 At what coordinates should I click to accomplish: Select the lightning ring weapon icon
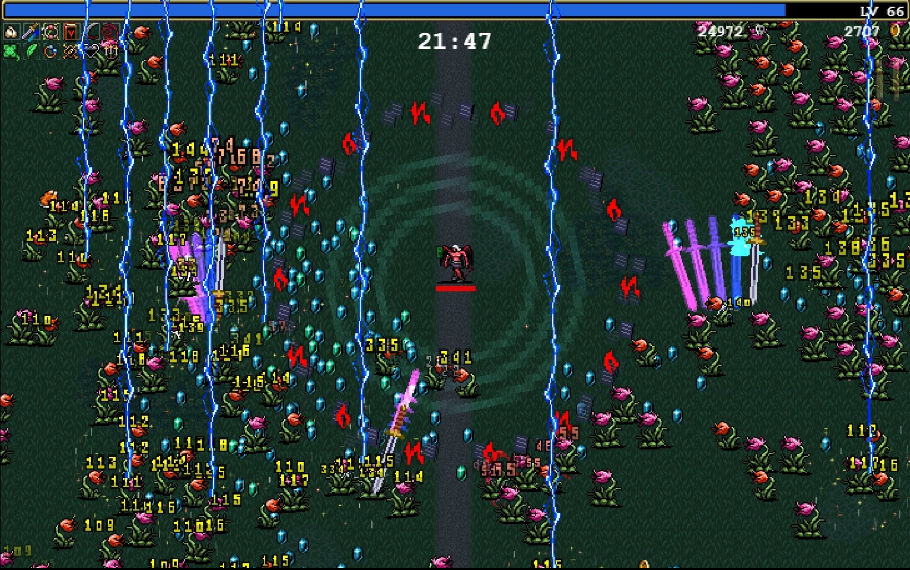pyautogui.click(x=50, y=32)
